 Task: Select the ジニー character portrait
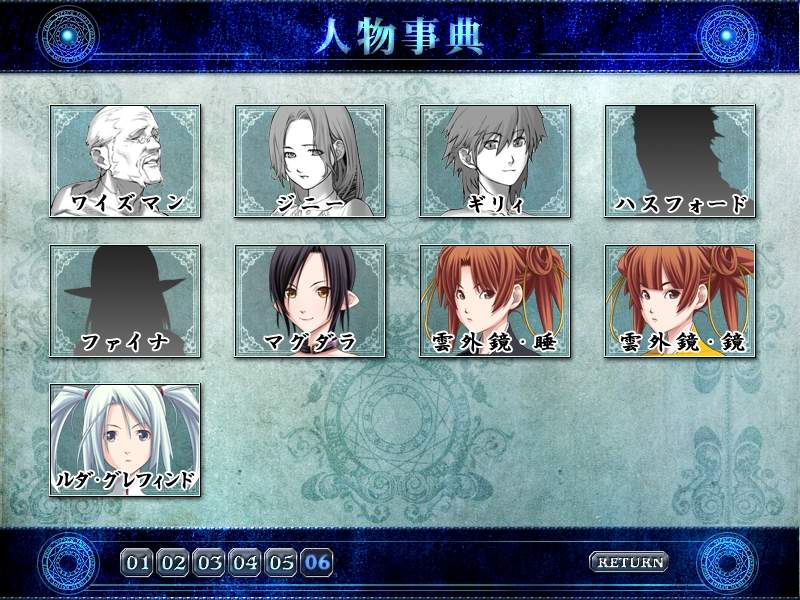tap(310, 161)
